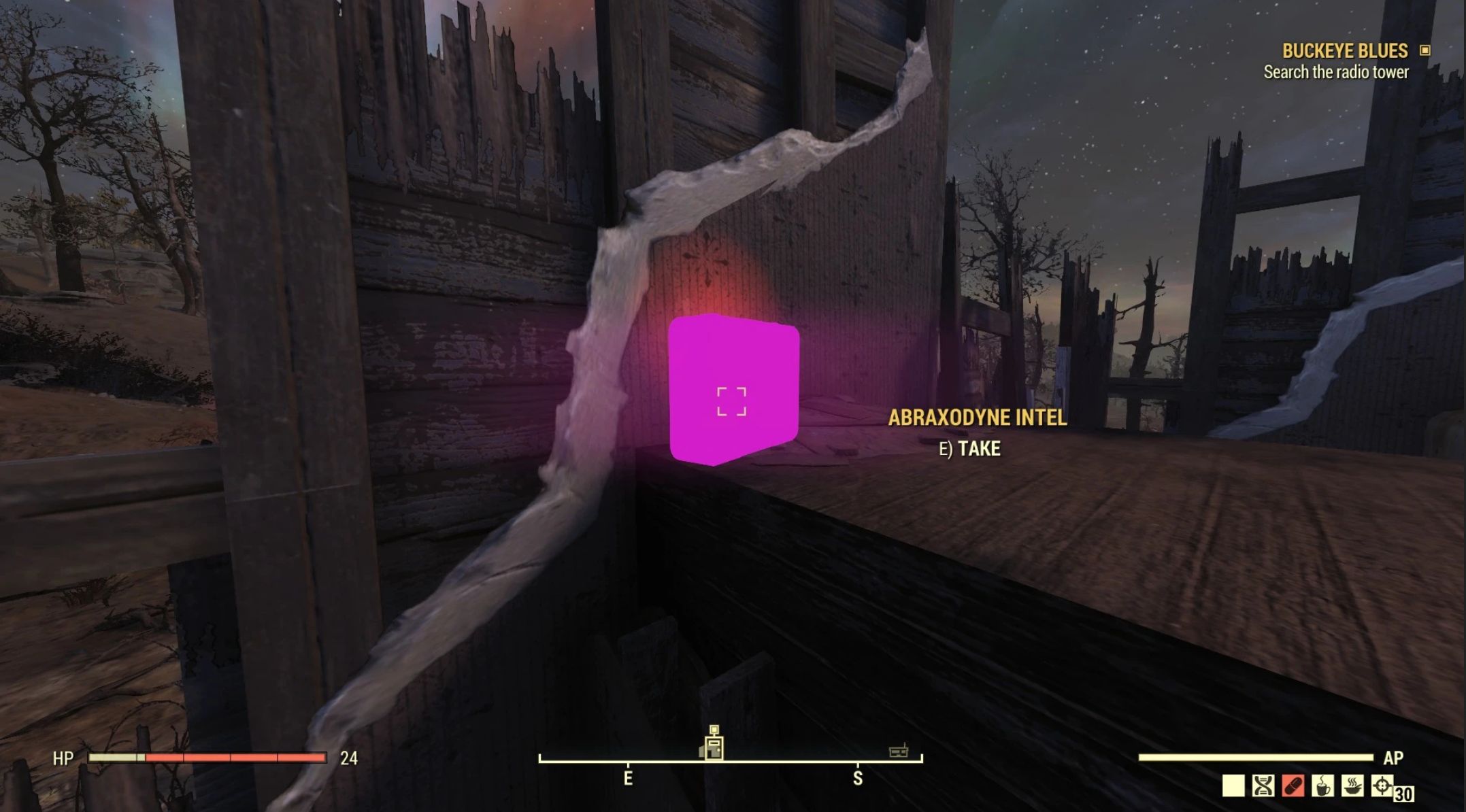Click the steaming bowl food status icon
1466x812 pixels.
pos(1352,785)
